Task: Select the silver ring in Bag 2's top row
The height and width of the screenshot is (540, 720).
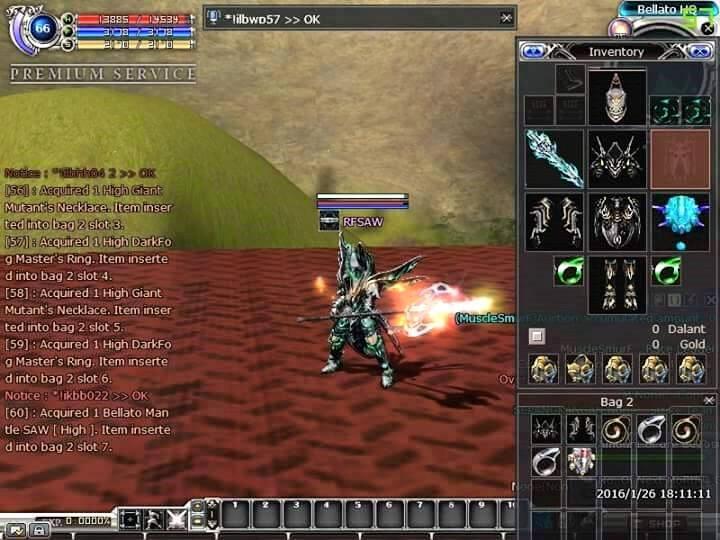Action: [x=651, y=429]
